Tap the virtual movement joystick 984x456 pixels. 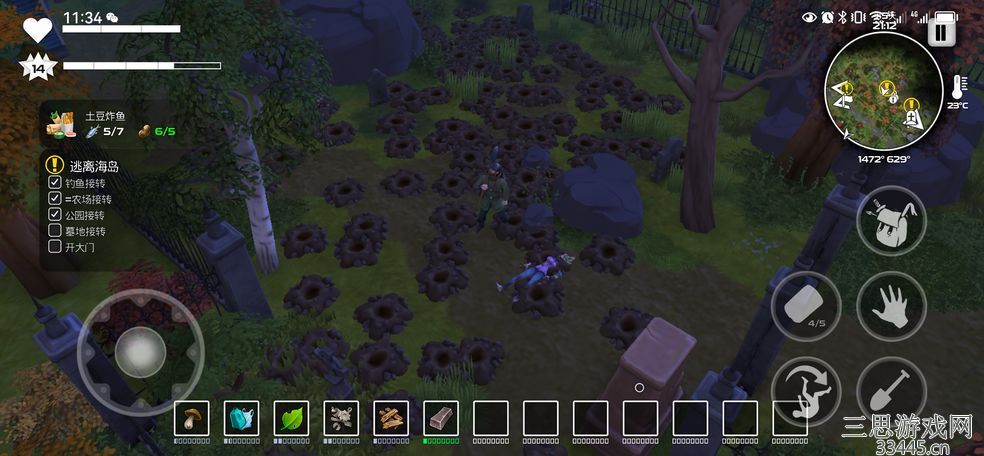pyautogui.click(x=140, y=351)
